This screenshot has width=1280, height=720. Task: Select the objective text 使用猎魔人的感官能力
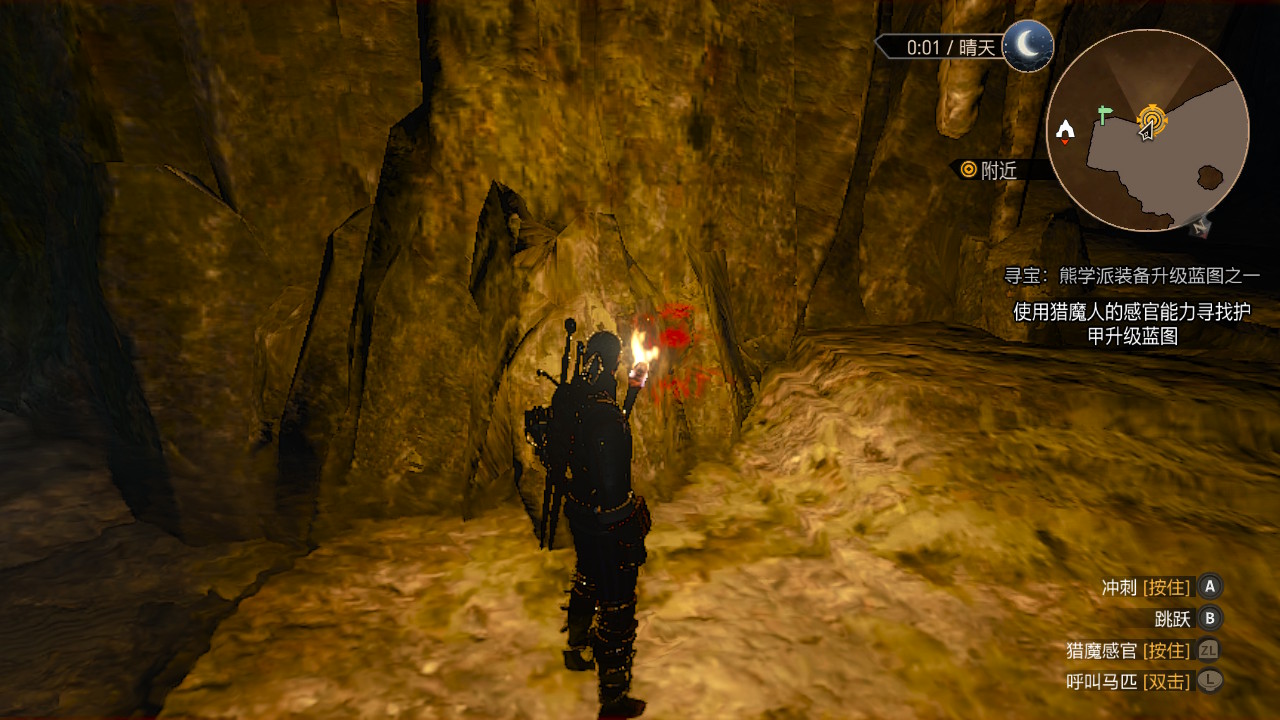click(x=1132, y=324)
